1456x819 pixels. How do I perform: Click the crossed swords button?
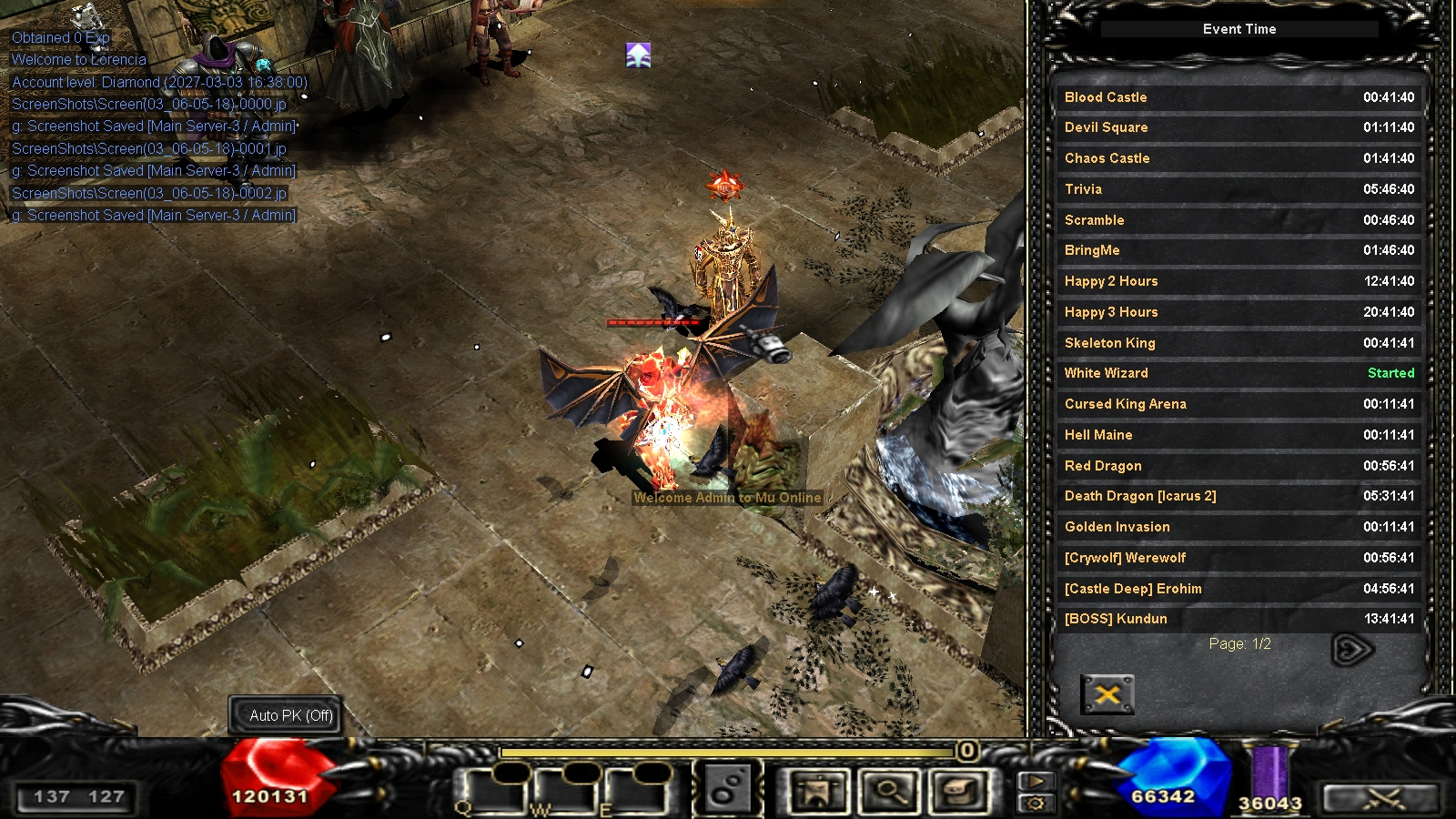pos(1382,799)
